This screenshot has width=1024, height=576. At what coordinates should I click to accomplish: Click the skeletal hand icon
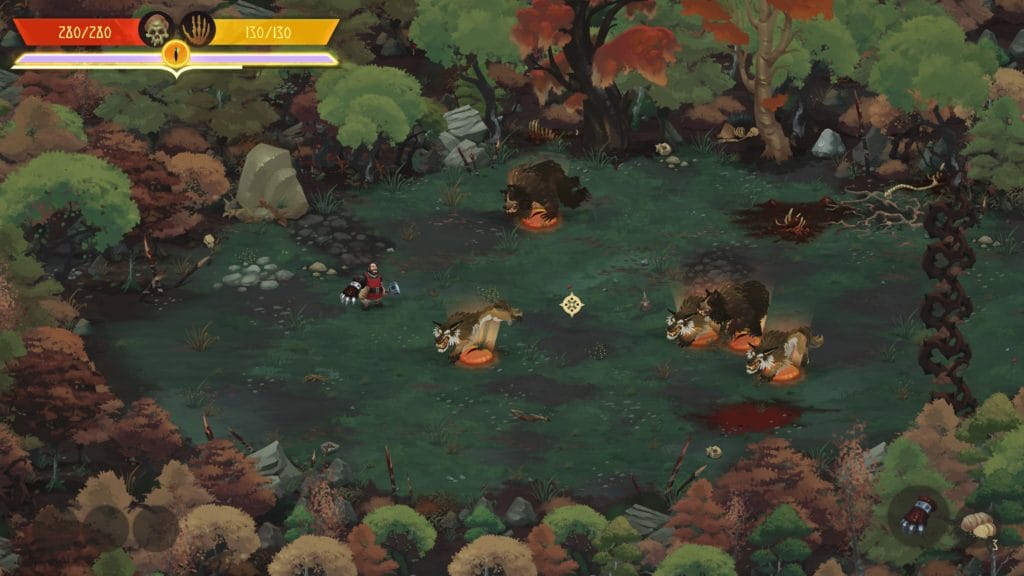point(197,29)
